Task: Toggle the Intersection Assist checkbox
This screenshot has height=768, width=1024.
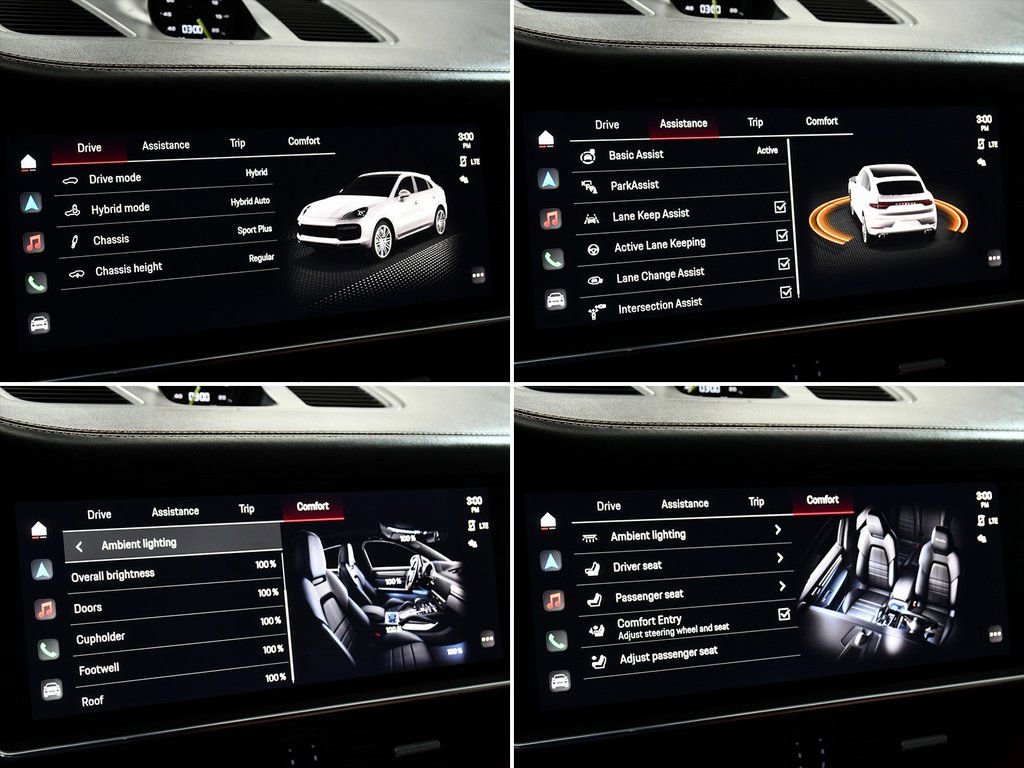Action: [x=786, y=292]
